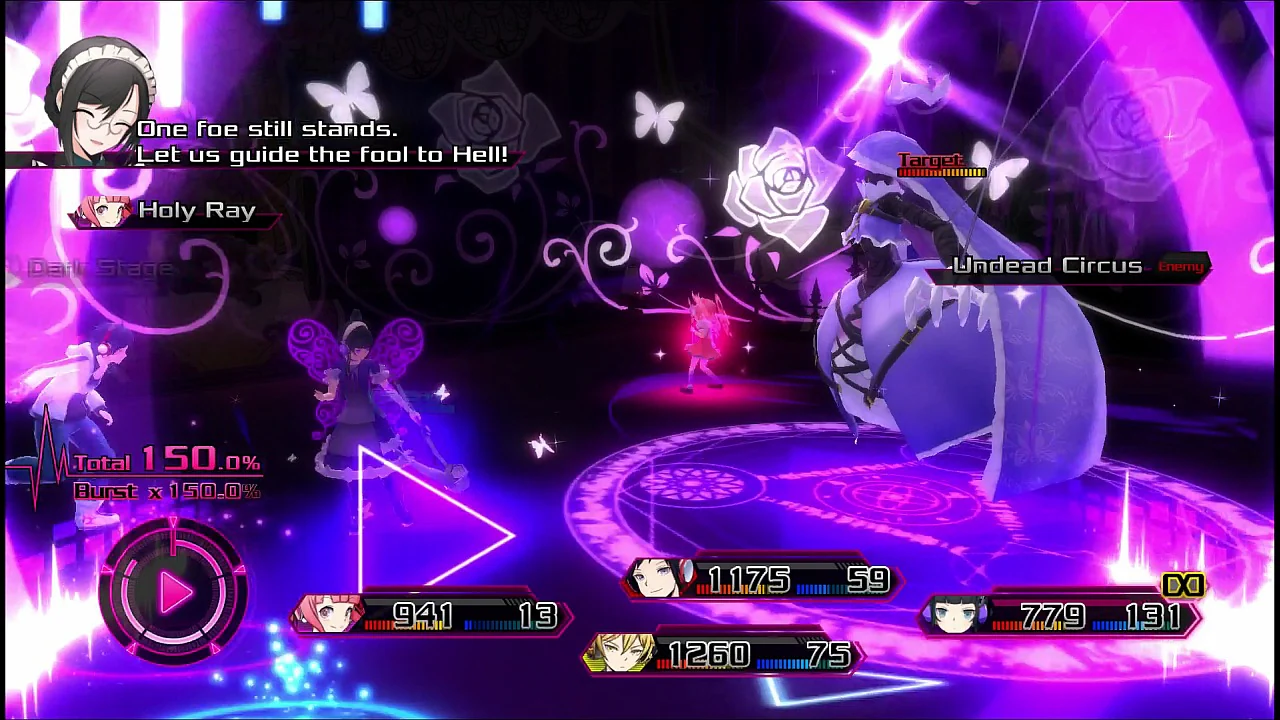Screen dimensions: 1280x720
Task: Click the Holy Ray caster portrait in the skill banner
Action: (103, 210)
